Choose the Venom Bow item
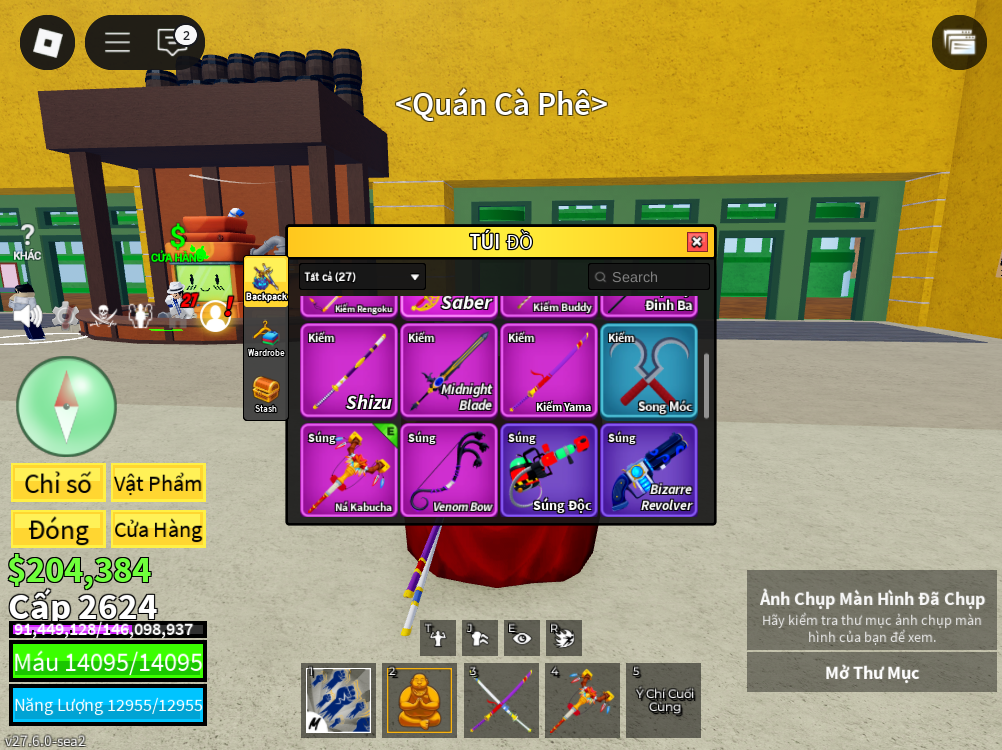 (x=449, y=470)
